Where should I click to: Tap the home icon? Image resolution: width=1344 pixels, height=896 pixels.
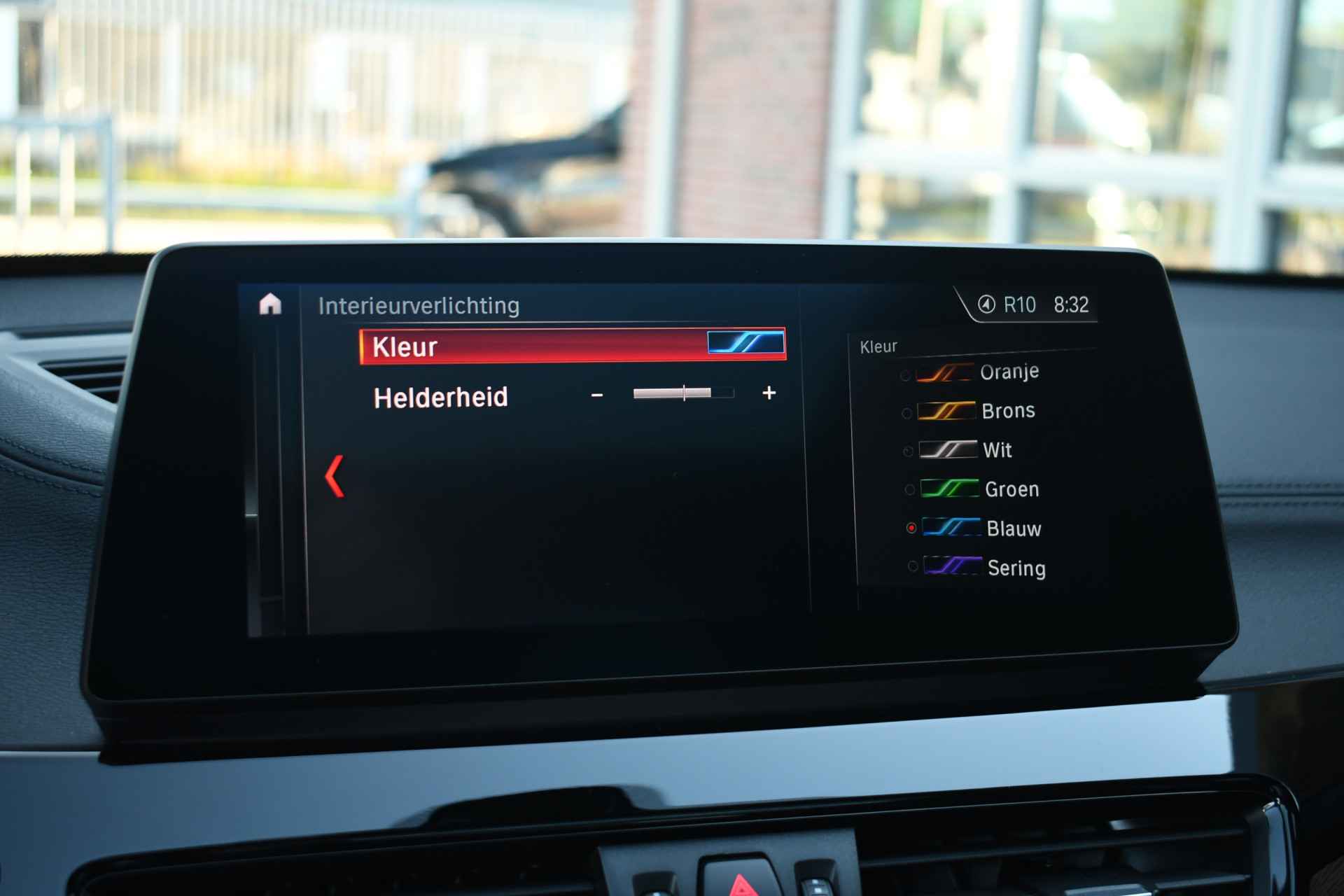(x=270, y=304)
